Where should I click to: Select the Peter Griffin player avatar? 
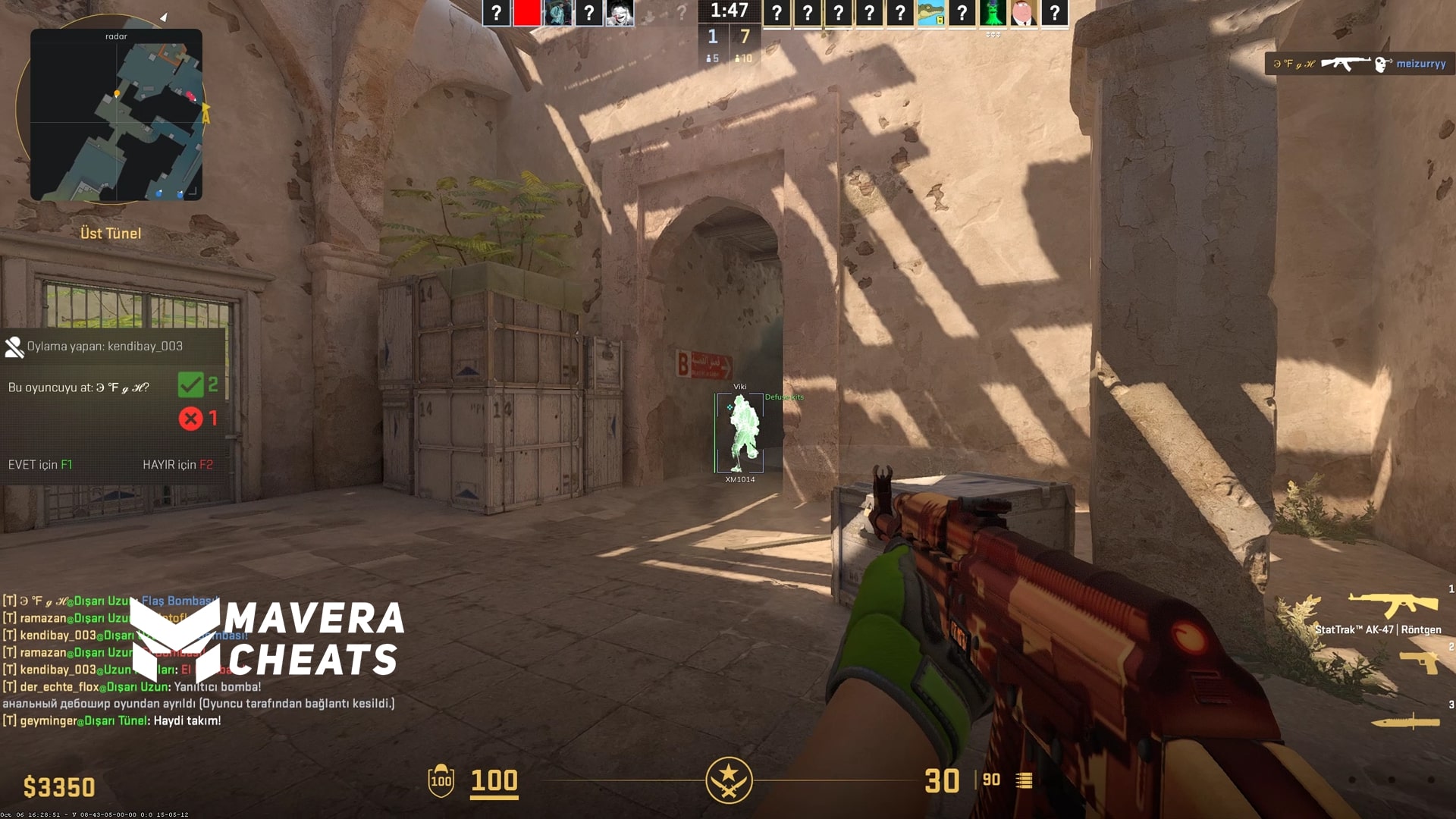(x=1023, y=13)
